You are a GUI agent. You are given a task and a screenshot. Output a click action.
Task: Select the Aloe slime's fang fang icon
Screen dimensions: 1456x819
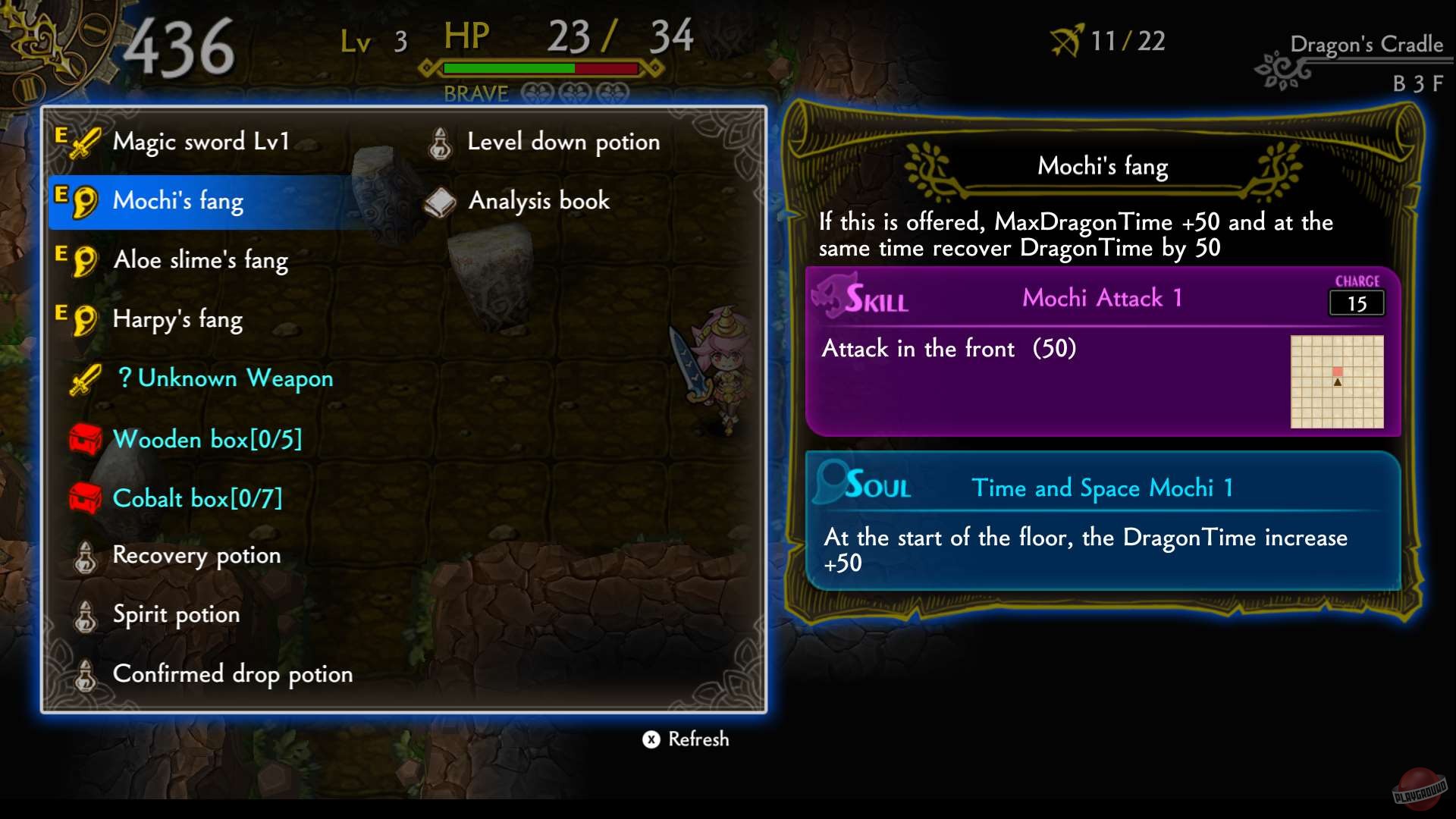click(86, 259)
